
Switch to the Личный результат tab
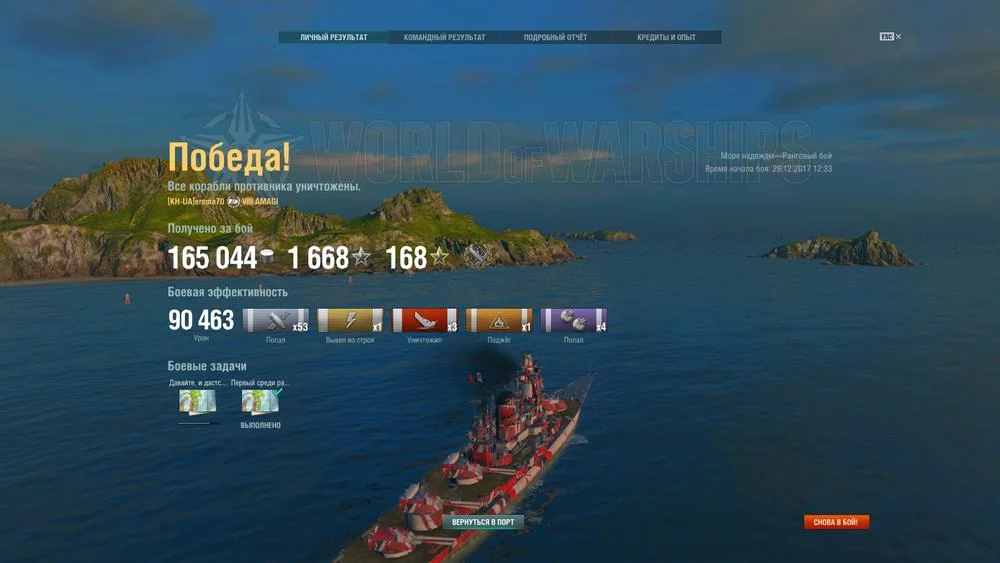tap(334, 38)
